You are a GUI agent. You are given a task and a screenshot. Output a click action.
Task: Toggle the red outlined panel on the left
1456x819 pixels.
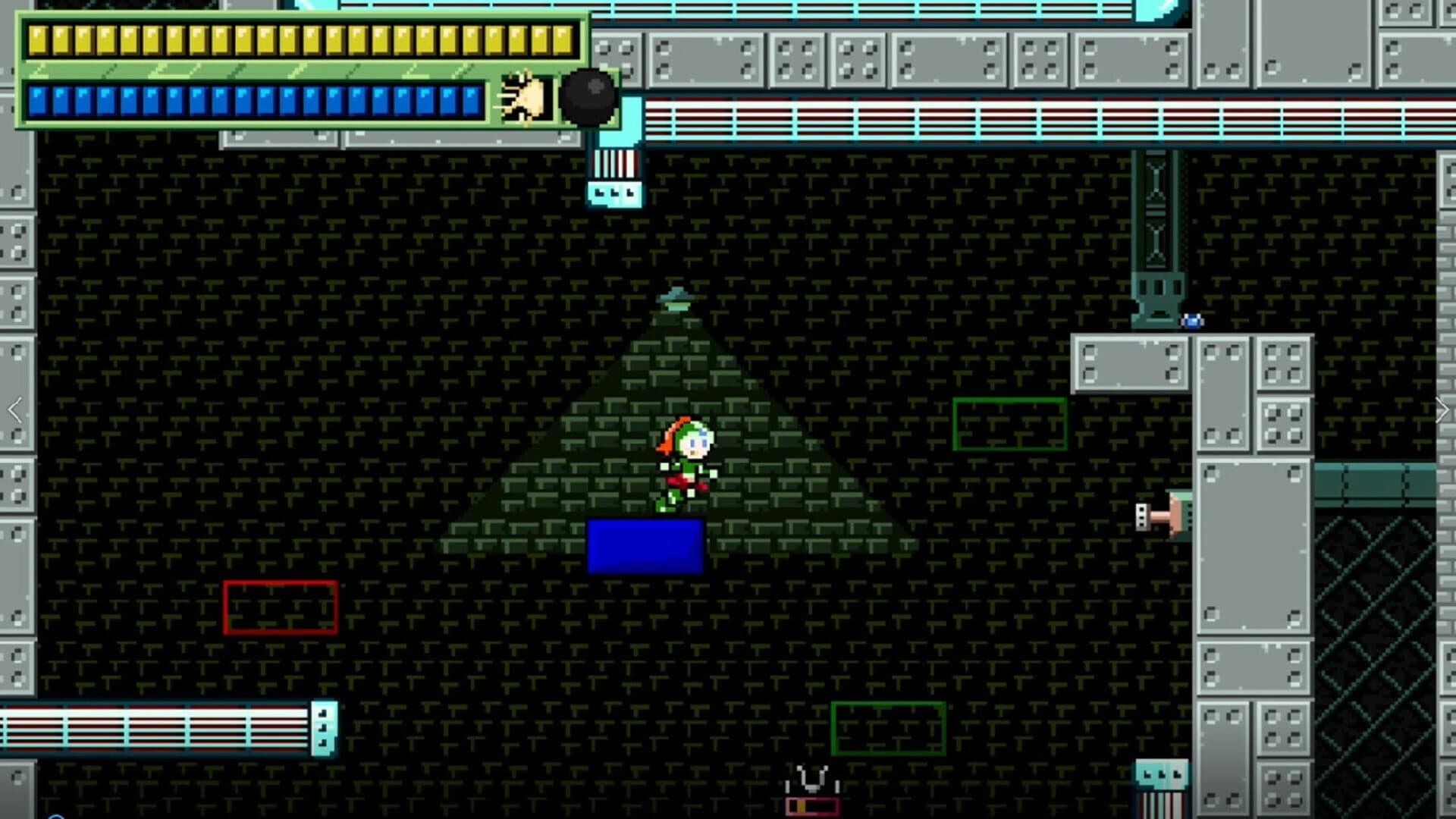(281, 607)
